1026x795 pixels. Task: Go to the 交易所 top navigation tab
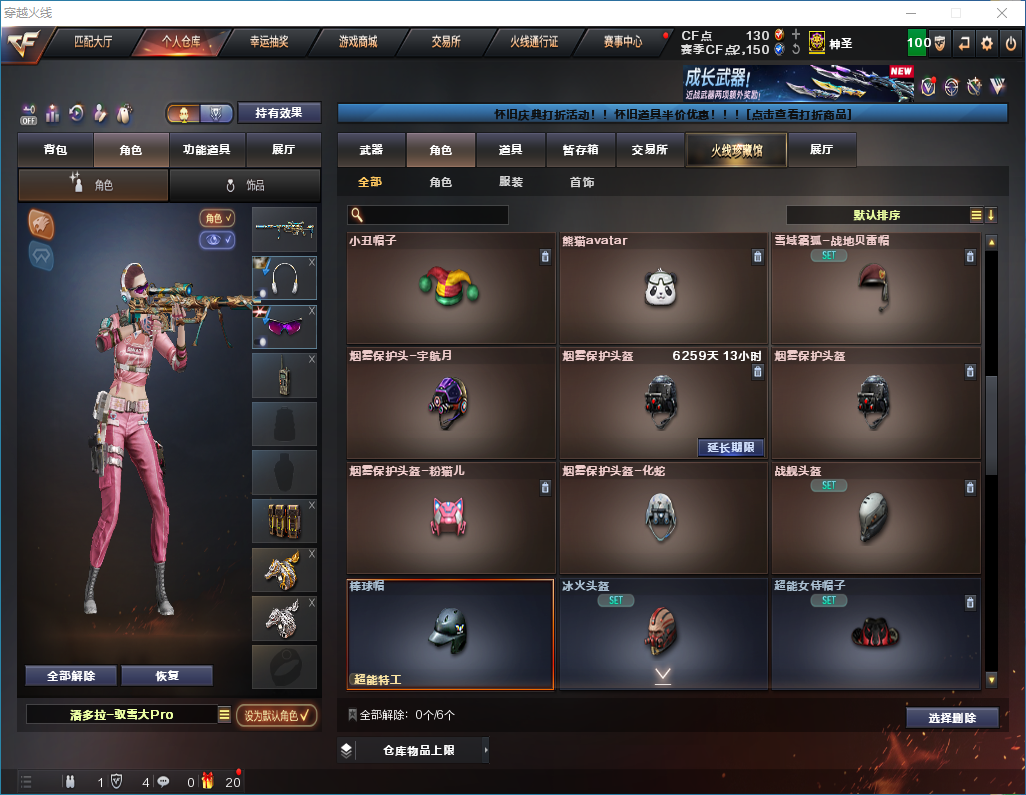[446, 42]
